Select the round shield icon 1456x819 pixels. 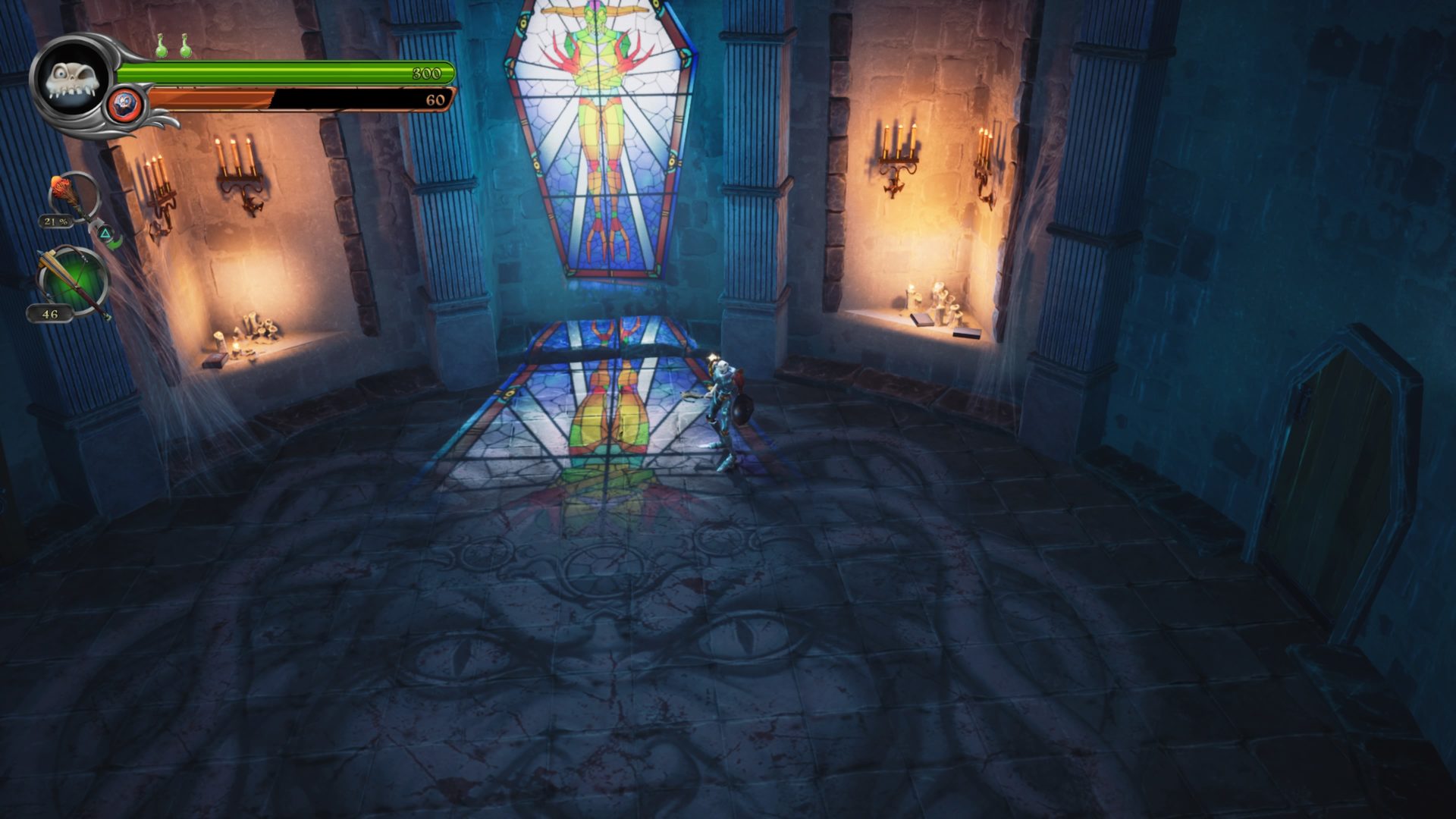(124, 103)
